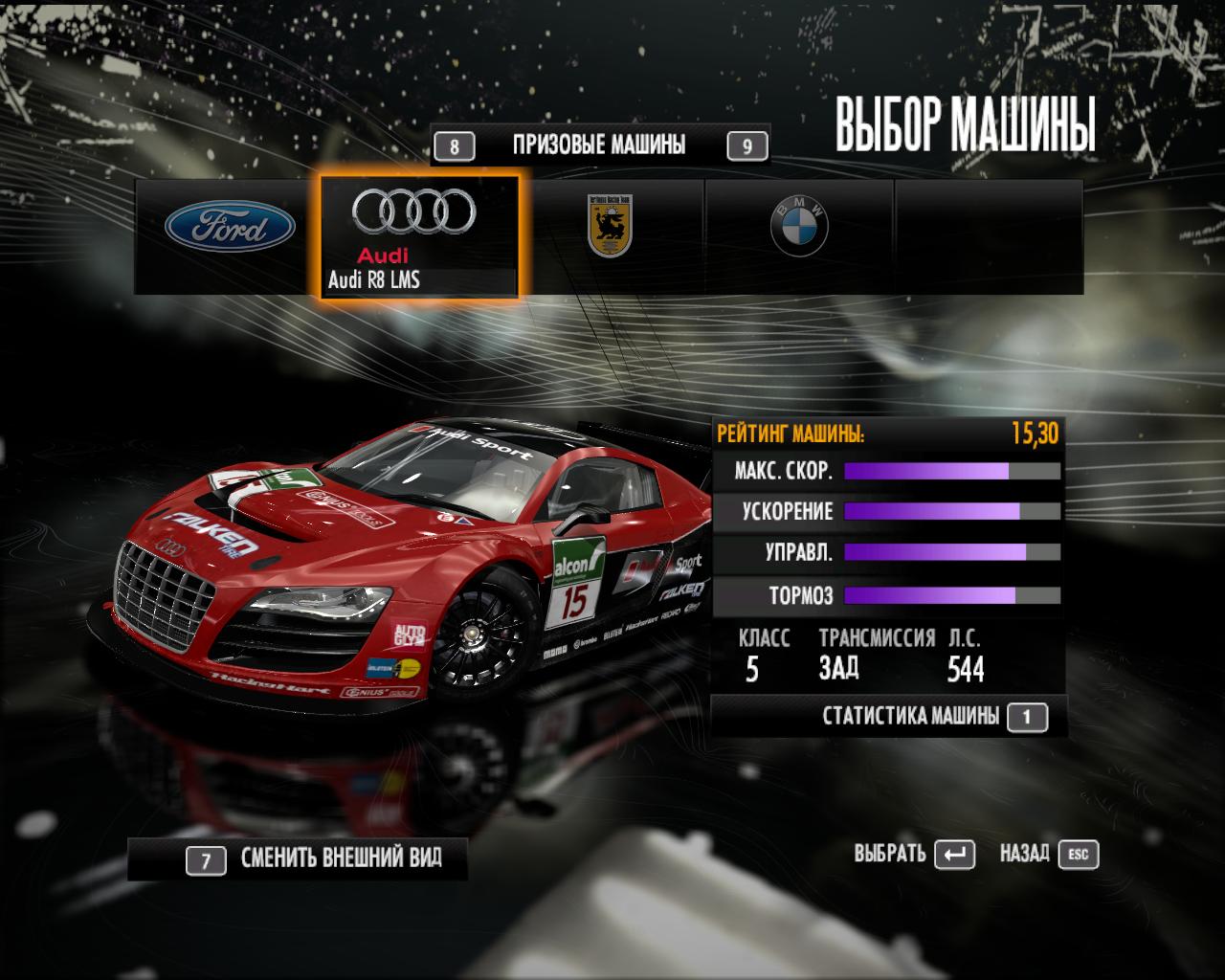Image resolution: width=1225 pixels, height=980 pixels.
Task: Confirm the car with Выбрать
Action: click(x=914, y=854)
